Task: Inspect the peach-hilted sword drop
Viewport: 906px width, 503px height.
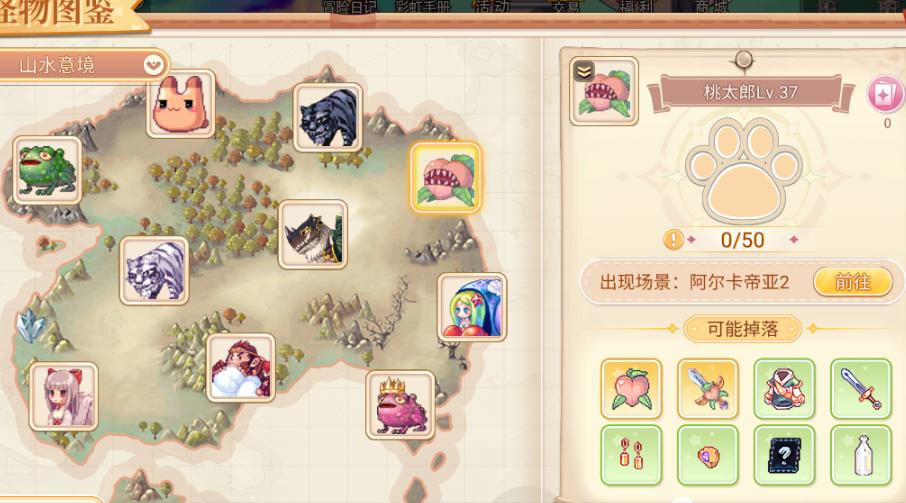Action: coord(707,388)
